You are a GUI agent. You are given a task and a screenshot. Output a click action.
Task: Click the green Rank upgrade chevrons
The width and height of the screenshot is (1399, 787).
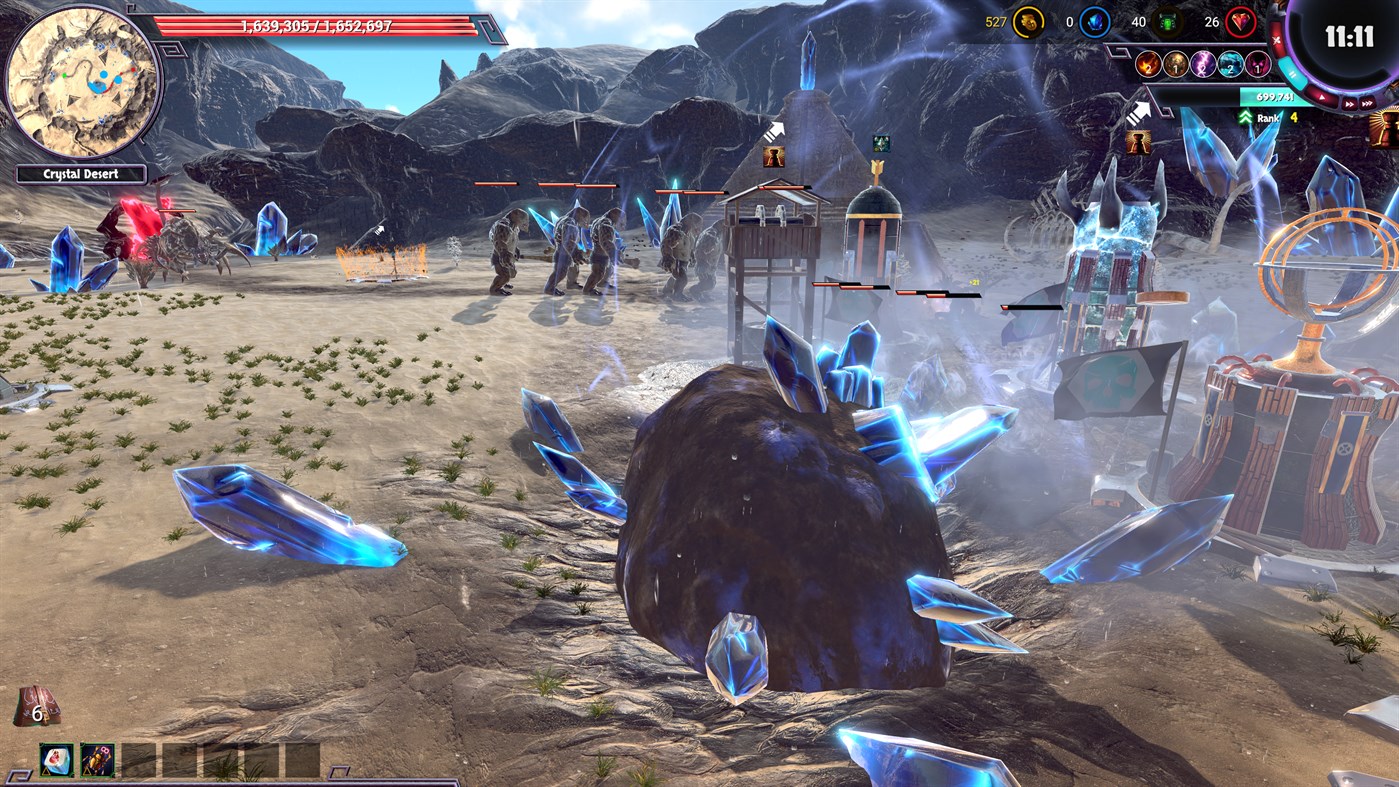(1245, 118)
